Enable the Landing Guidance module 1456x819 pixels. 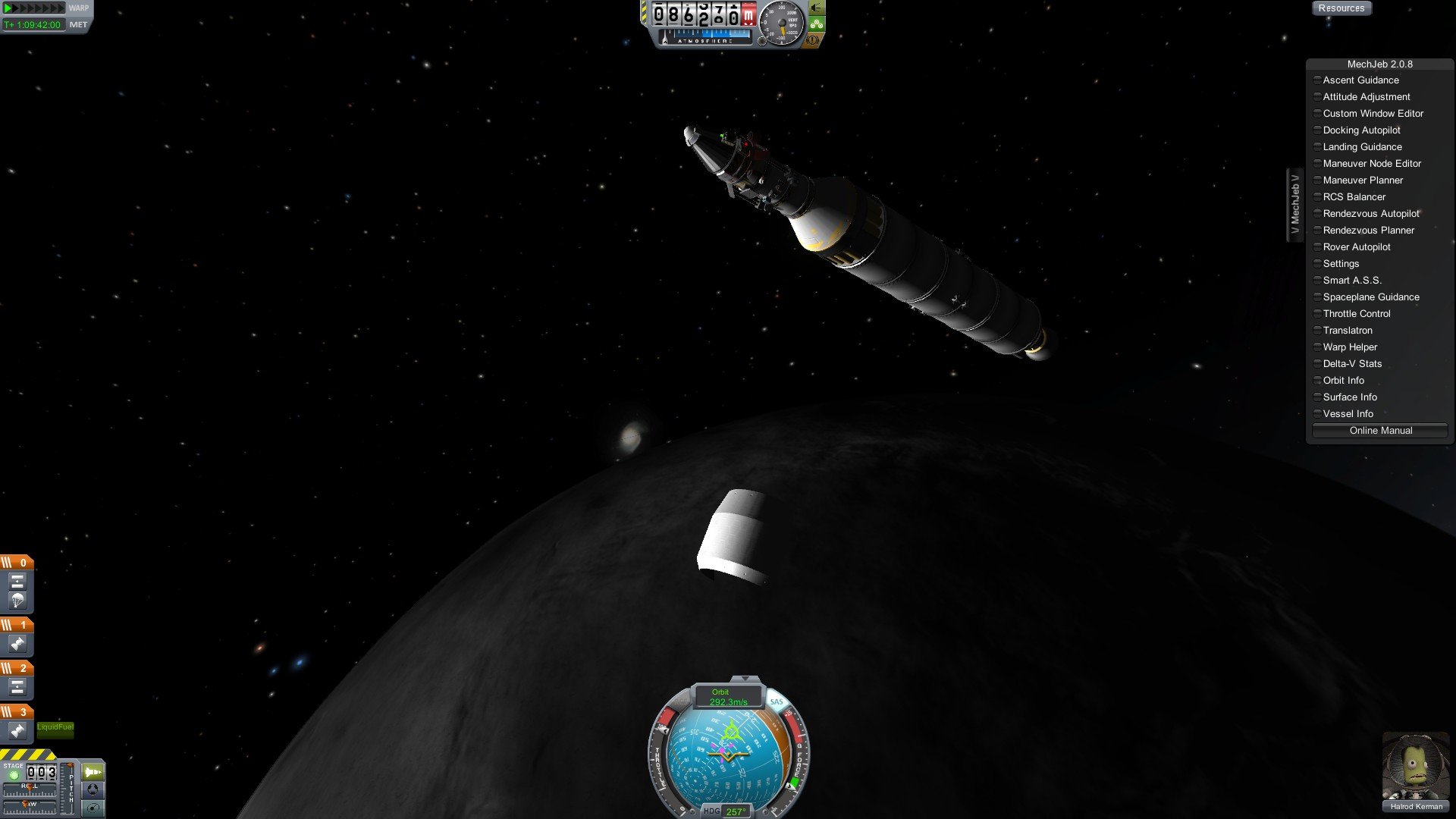click(1362, 147)
